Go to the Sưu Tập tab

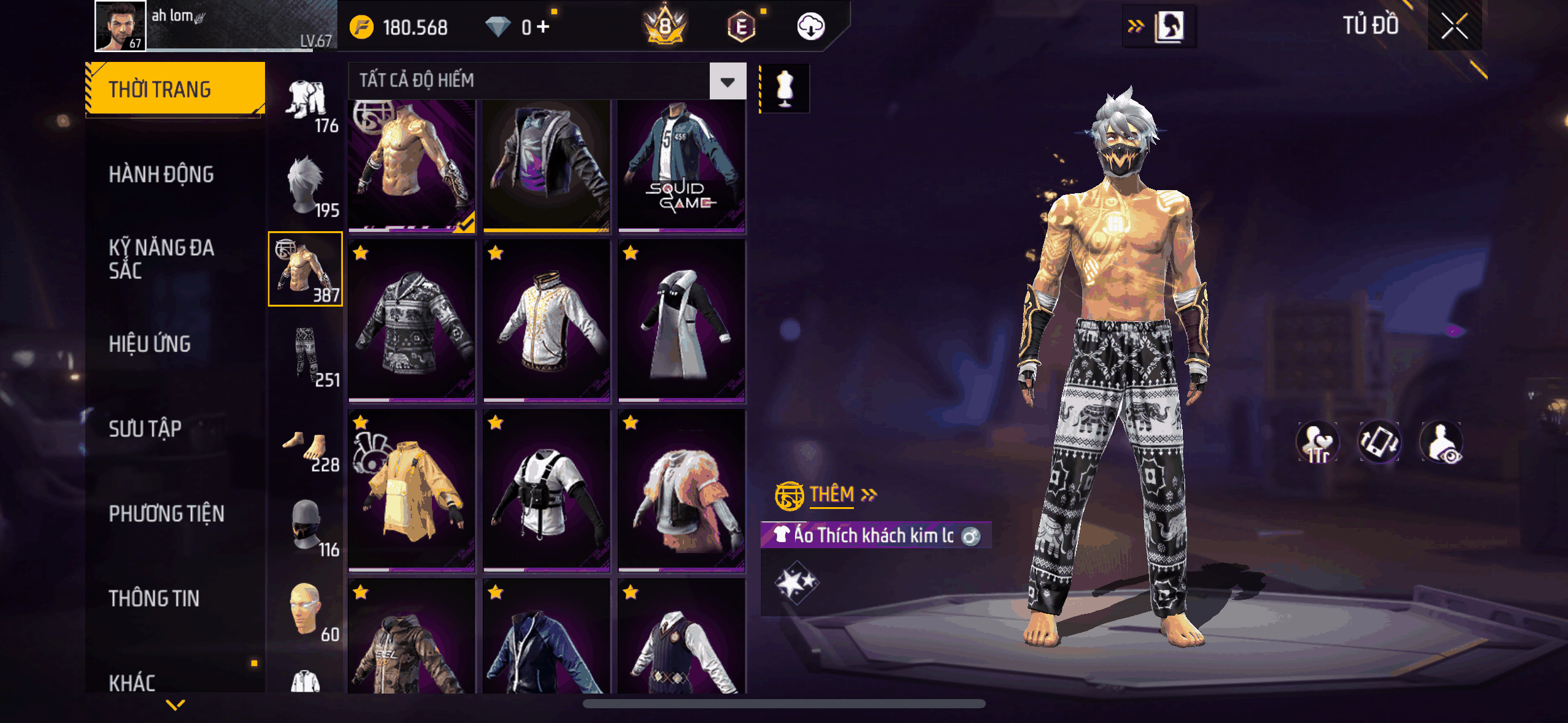[x=145, y=429]
